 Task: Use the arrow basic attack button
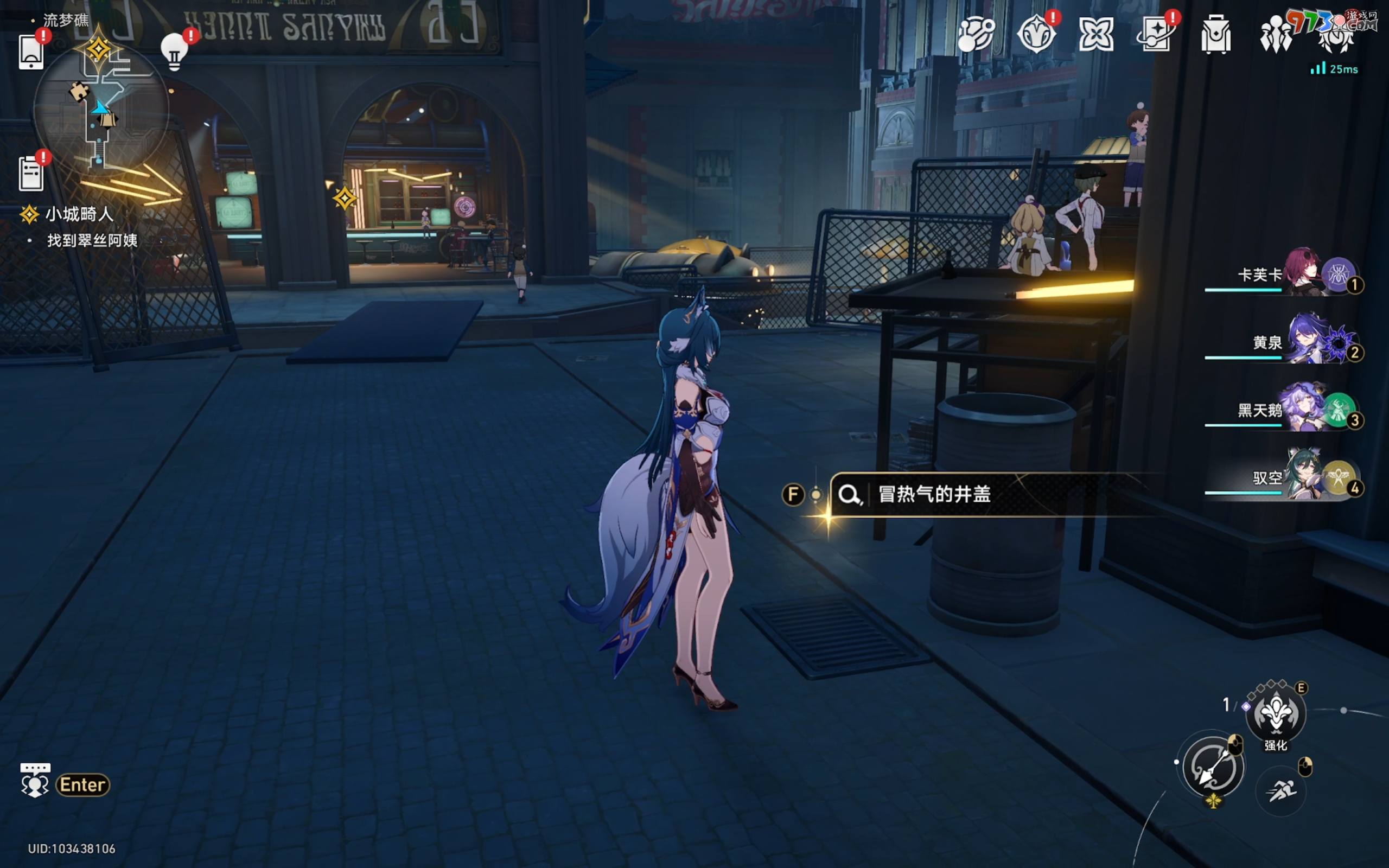click(x=1212, y=767)
